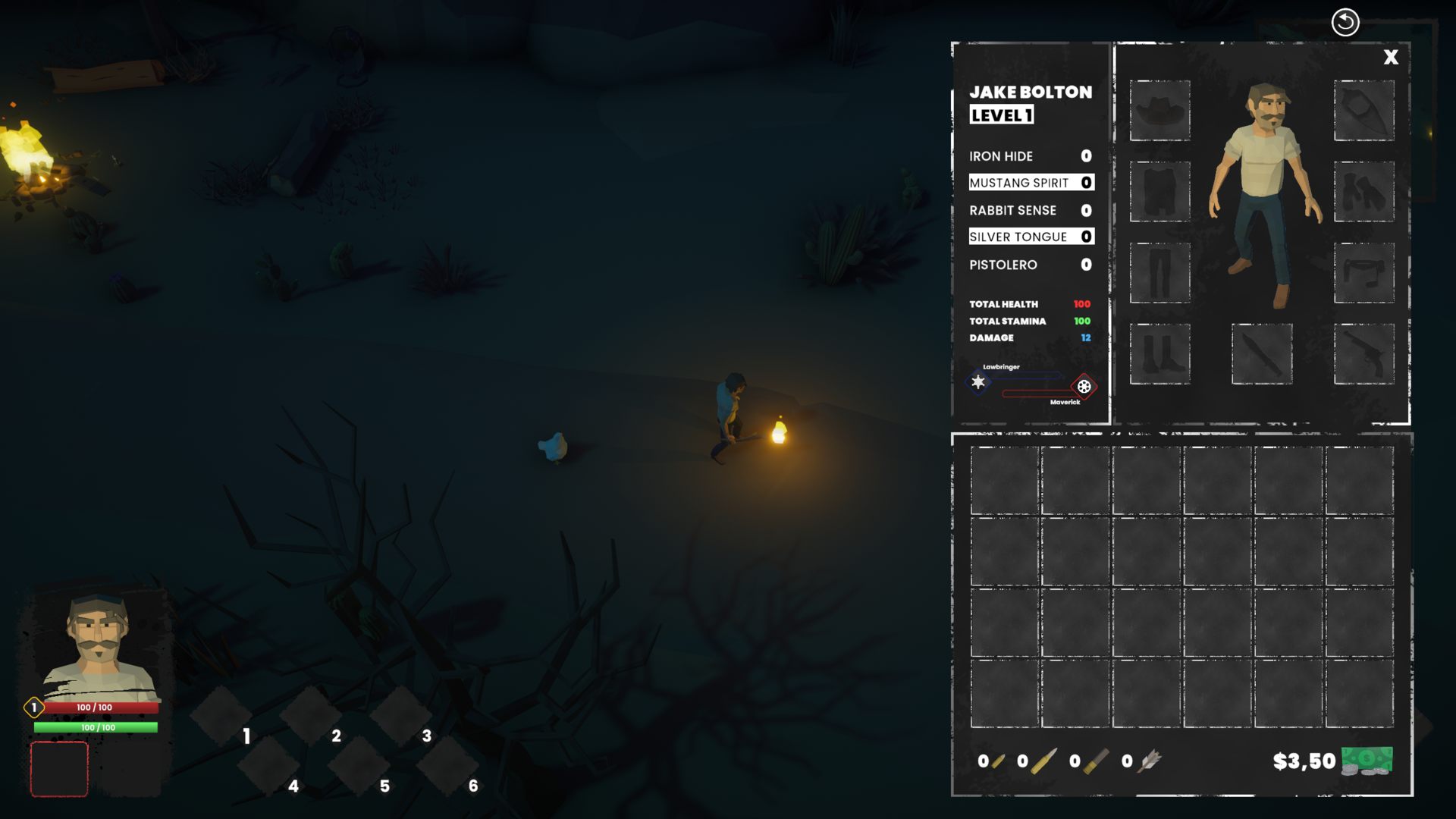Open the bandana equipment slot
Viewport: 1456px width, 819px height.
1363,111
